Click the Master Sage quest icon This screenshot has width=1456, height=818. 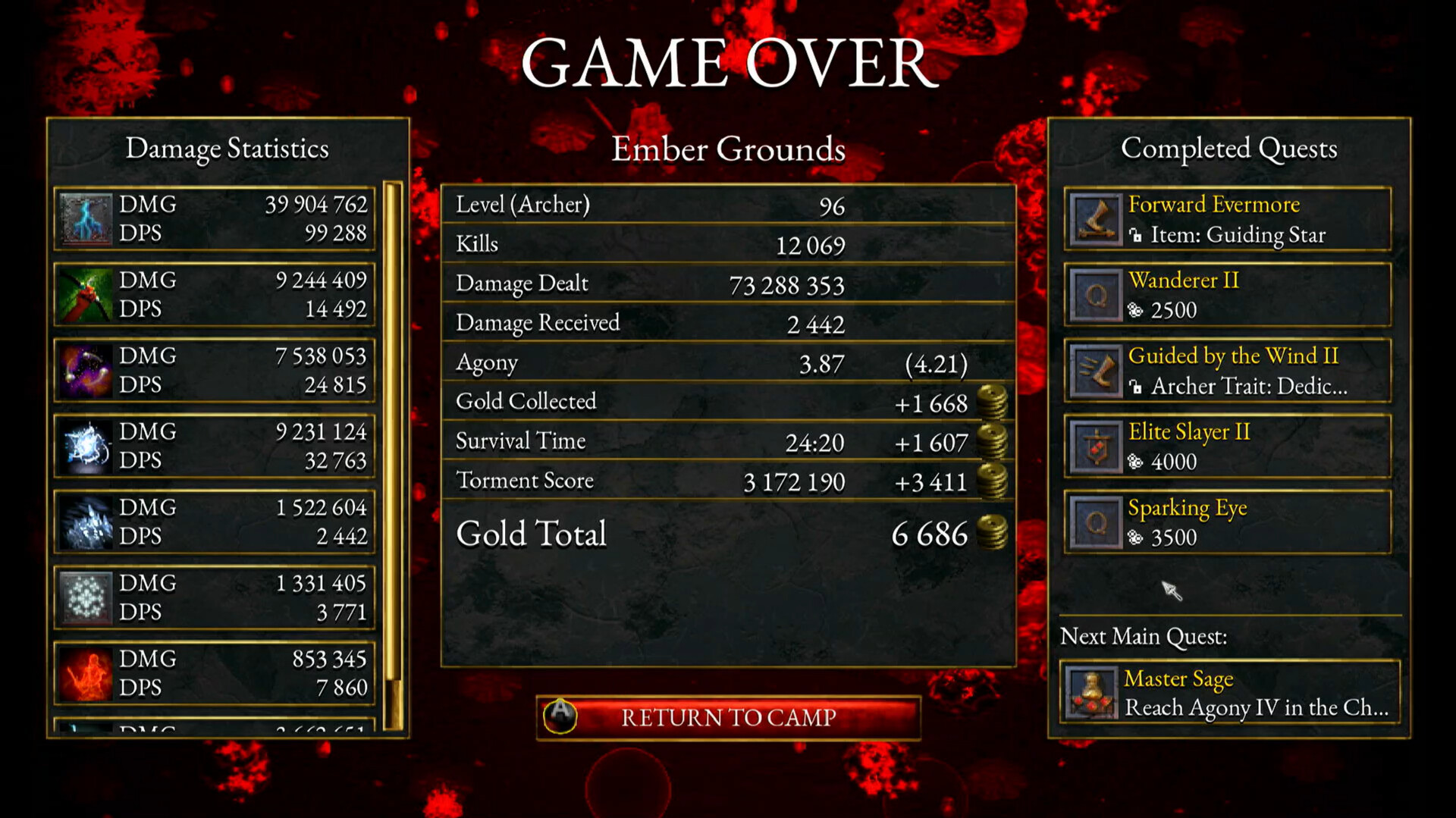1094,692
